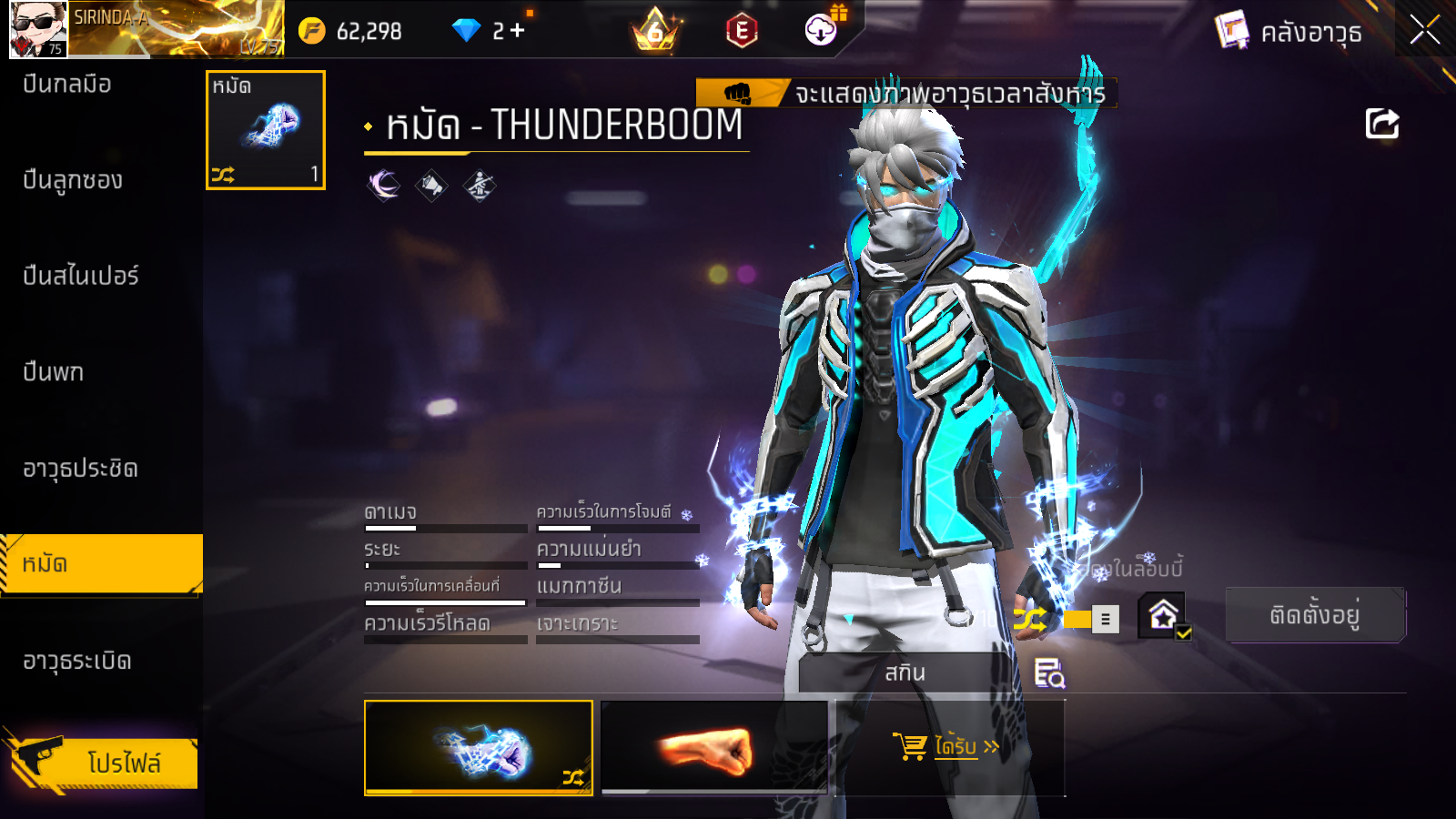Select the highlighted หมัด fist category
1456x819 pixels.
tap(100, 564)
